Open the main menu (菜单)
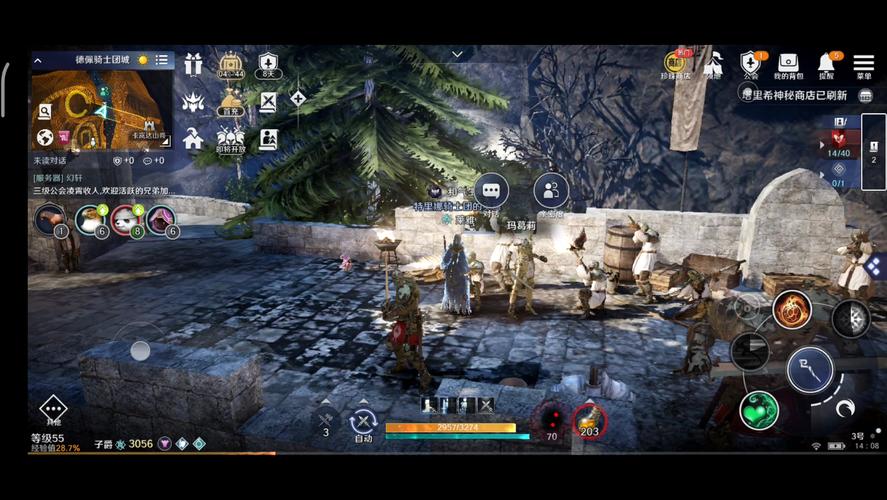 tap(863, 65)
